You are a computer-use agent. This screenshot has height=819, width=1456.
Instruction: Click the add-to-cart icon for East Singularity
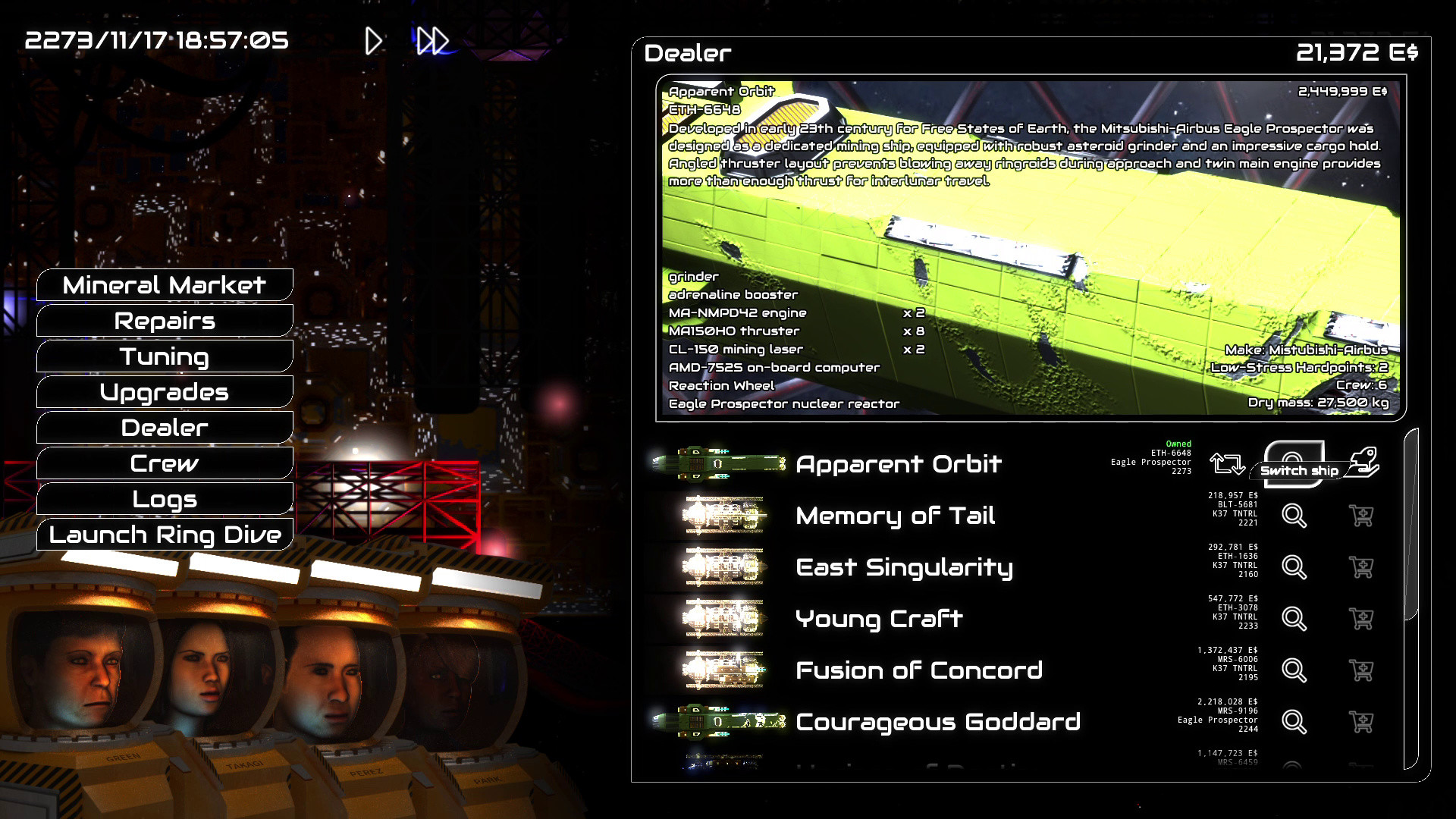pos(1363,567)
